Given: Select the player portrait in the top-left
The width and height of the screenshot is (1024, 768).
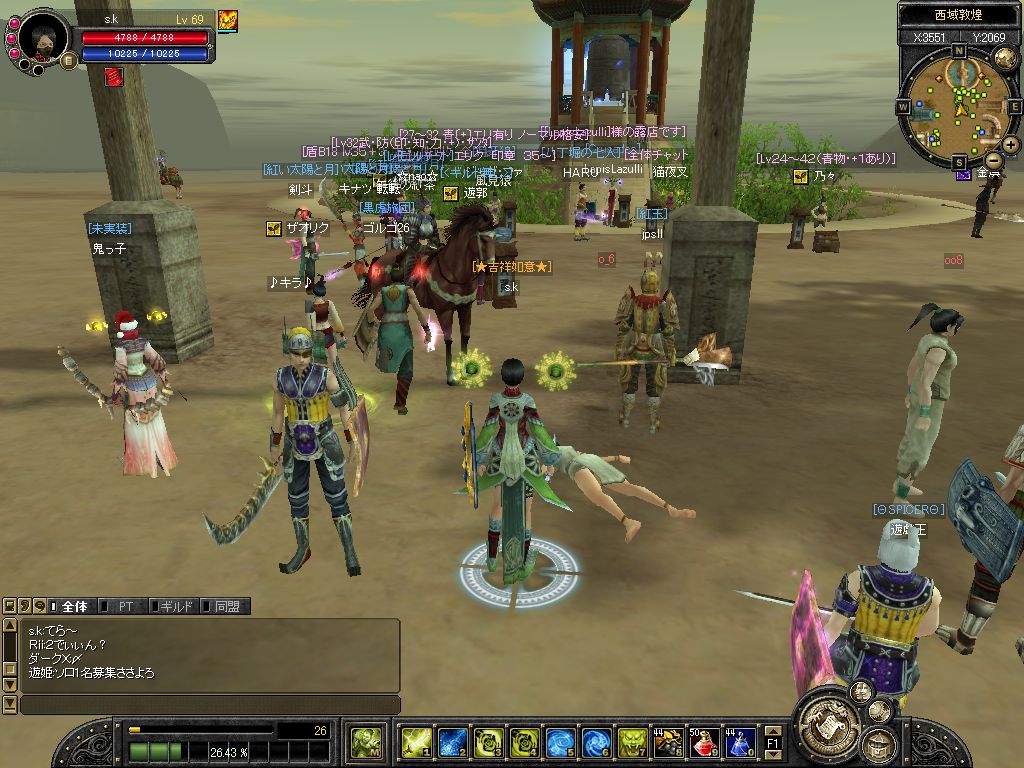Looking at the screenshot, I should tap(44, 38).
